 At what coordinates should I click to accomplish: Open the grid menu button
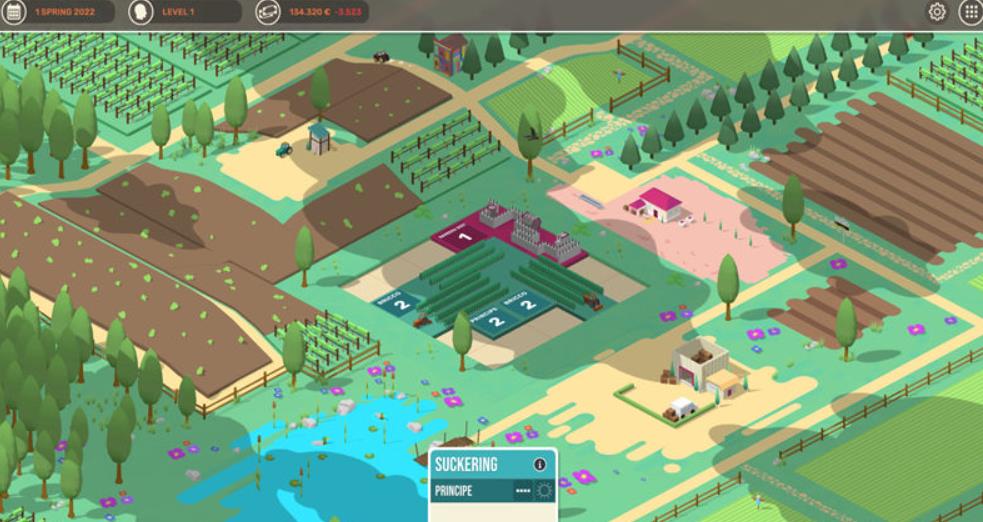969,12
